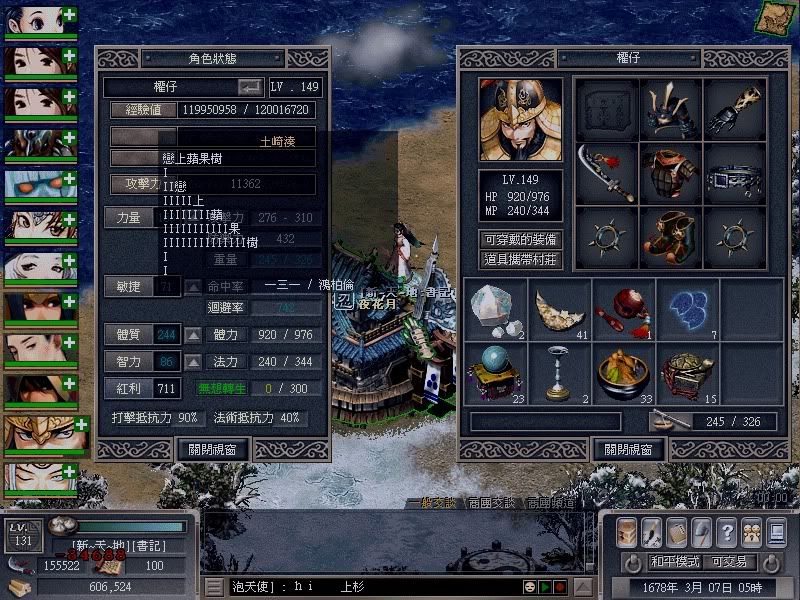Click the 道具攜帶村莊 button
The width and height of the screenshot is (800, 600).
(x=520, y=260)
